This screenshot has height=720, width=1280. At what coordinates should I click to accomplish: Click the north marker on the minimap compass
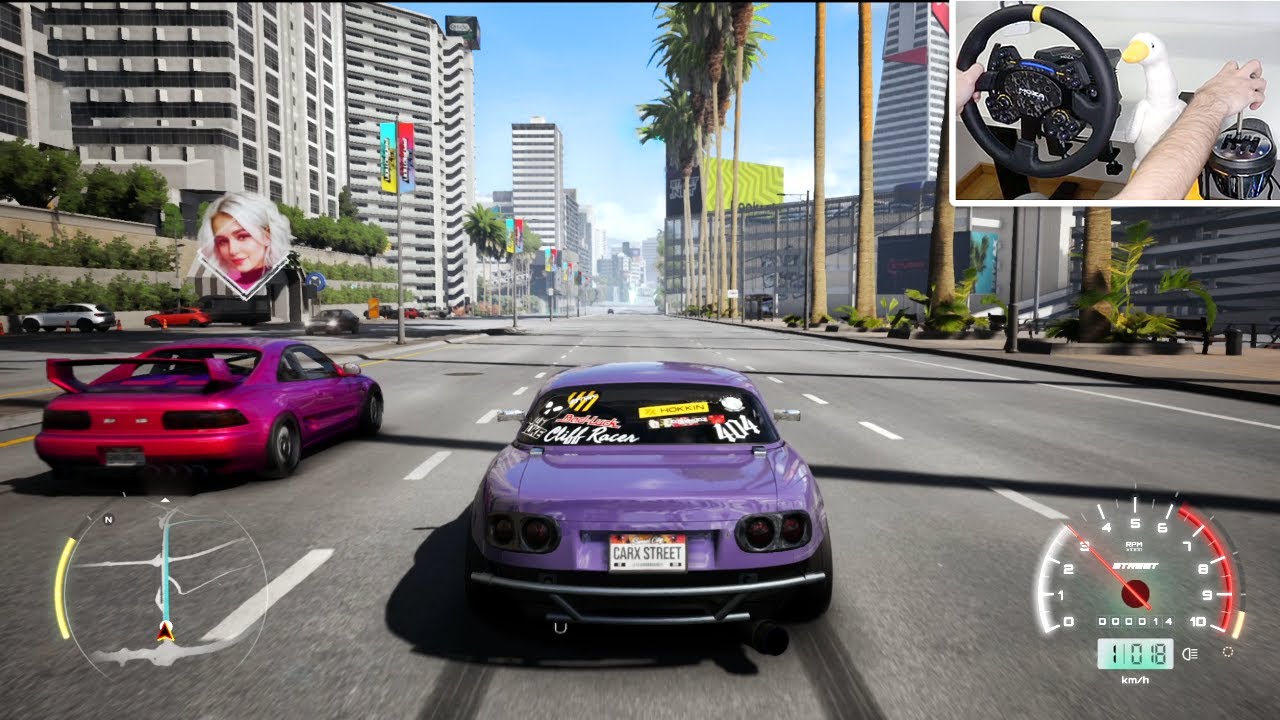pyautogui.click(x=108, y=519)
